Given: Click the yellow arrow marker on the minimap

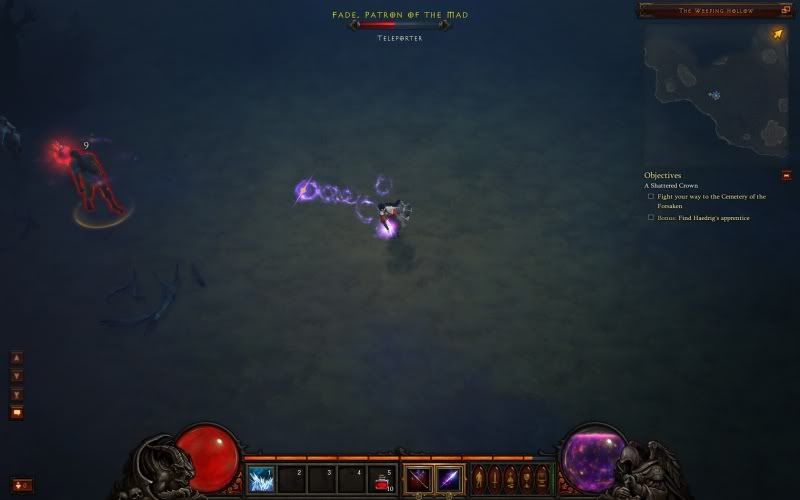Looking at the screenshot, I should (777, 35).
